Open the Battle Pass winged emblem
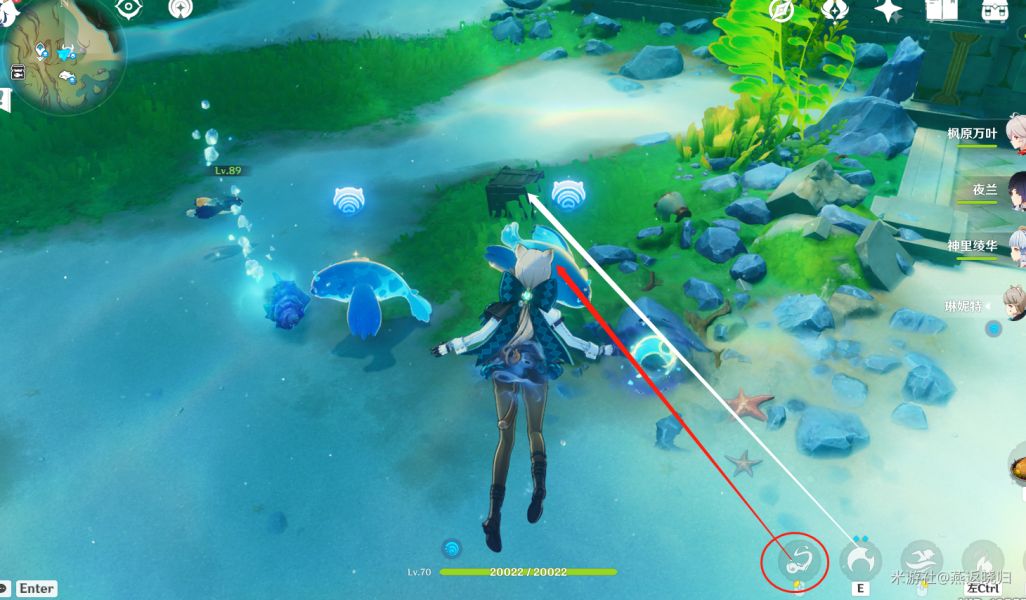1026x600 pixels. pyautogui.click(x=835, y=11)
